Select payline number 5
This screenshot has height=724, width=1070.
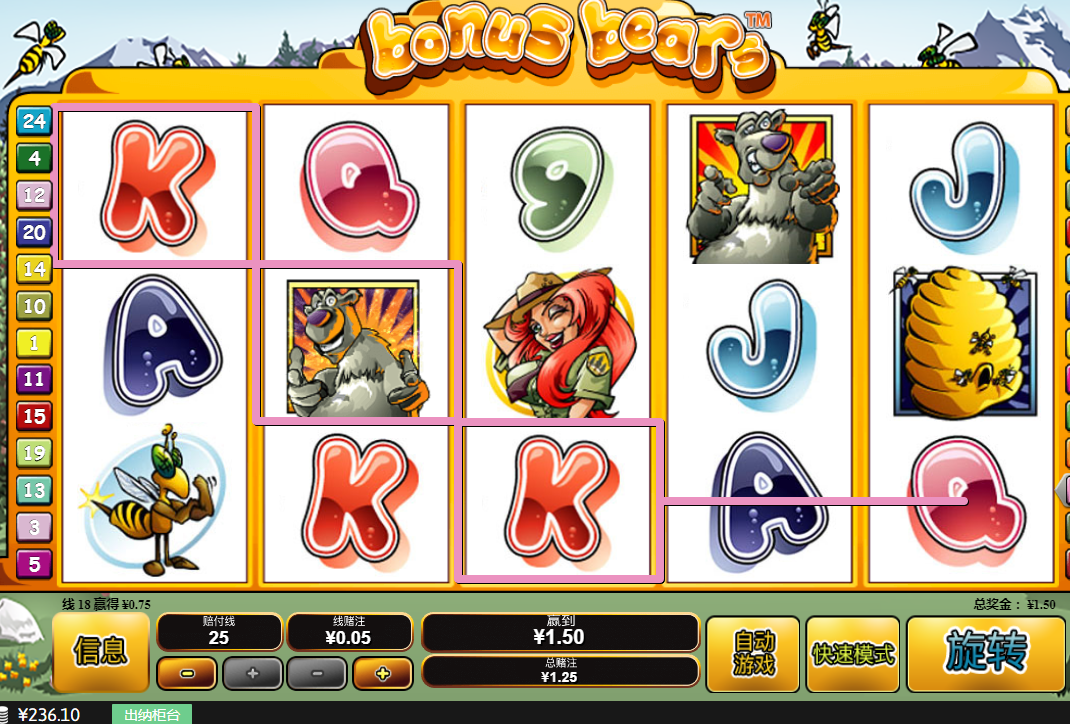(x=34, y=564)
